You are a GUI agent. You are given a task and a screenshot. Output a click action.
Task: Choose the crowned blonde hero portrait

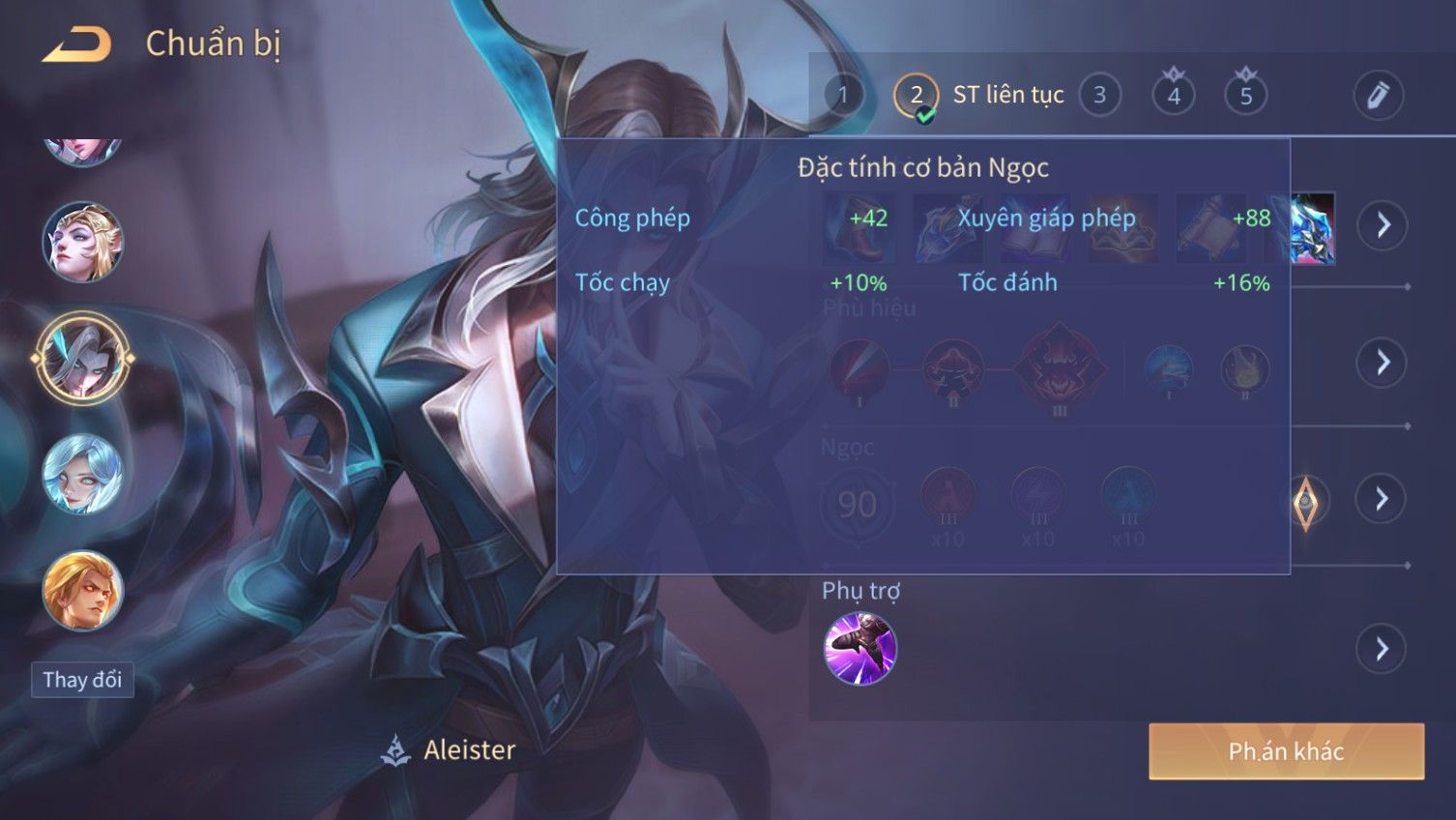pyautogui.click(x=82, y=242)
